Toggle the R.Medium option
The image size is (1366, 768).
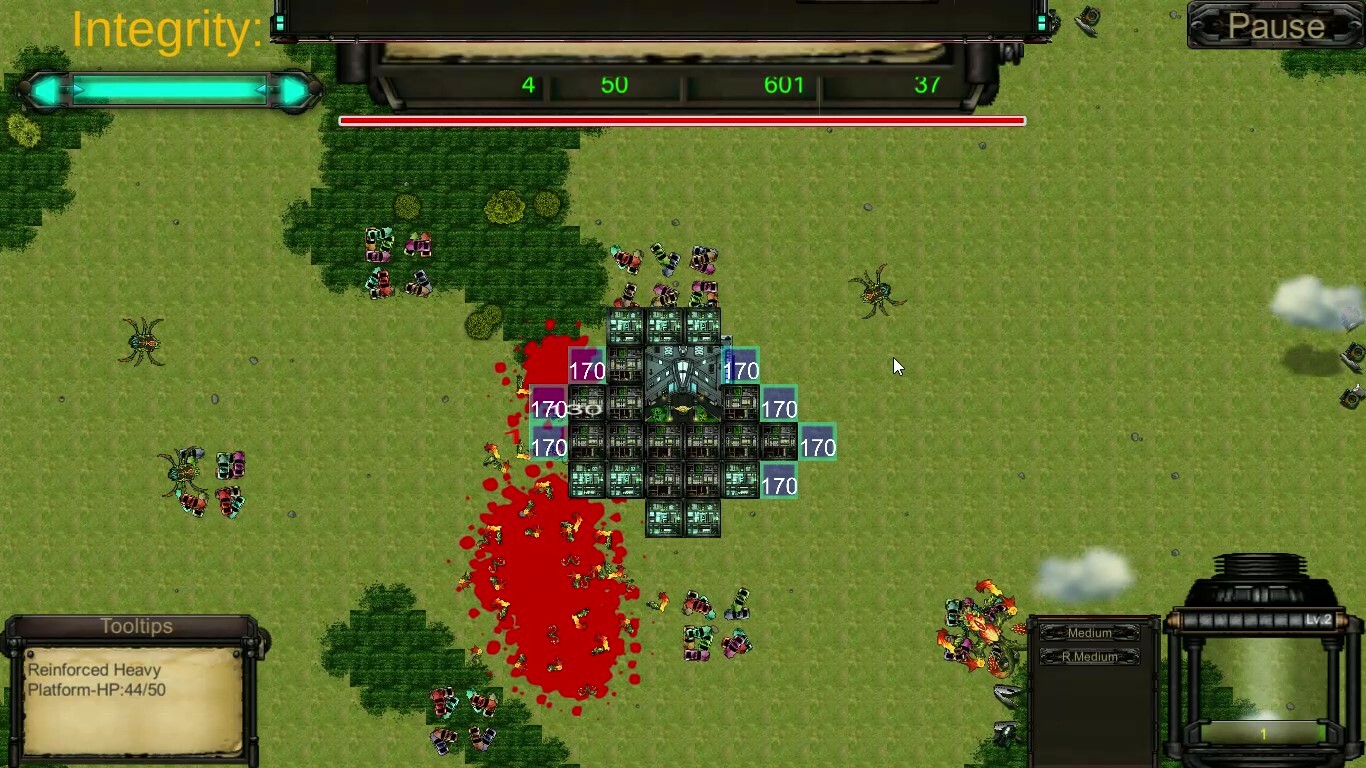coord(1090,656)
